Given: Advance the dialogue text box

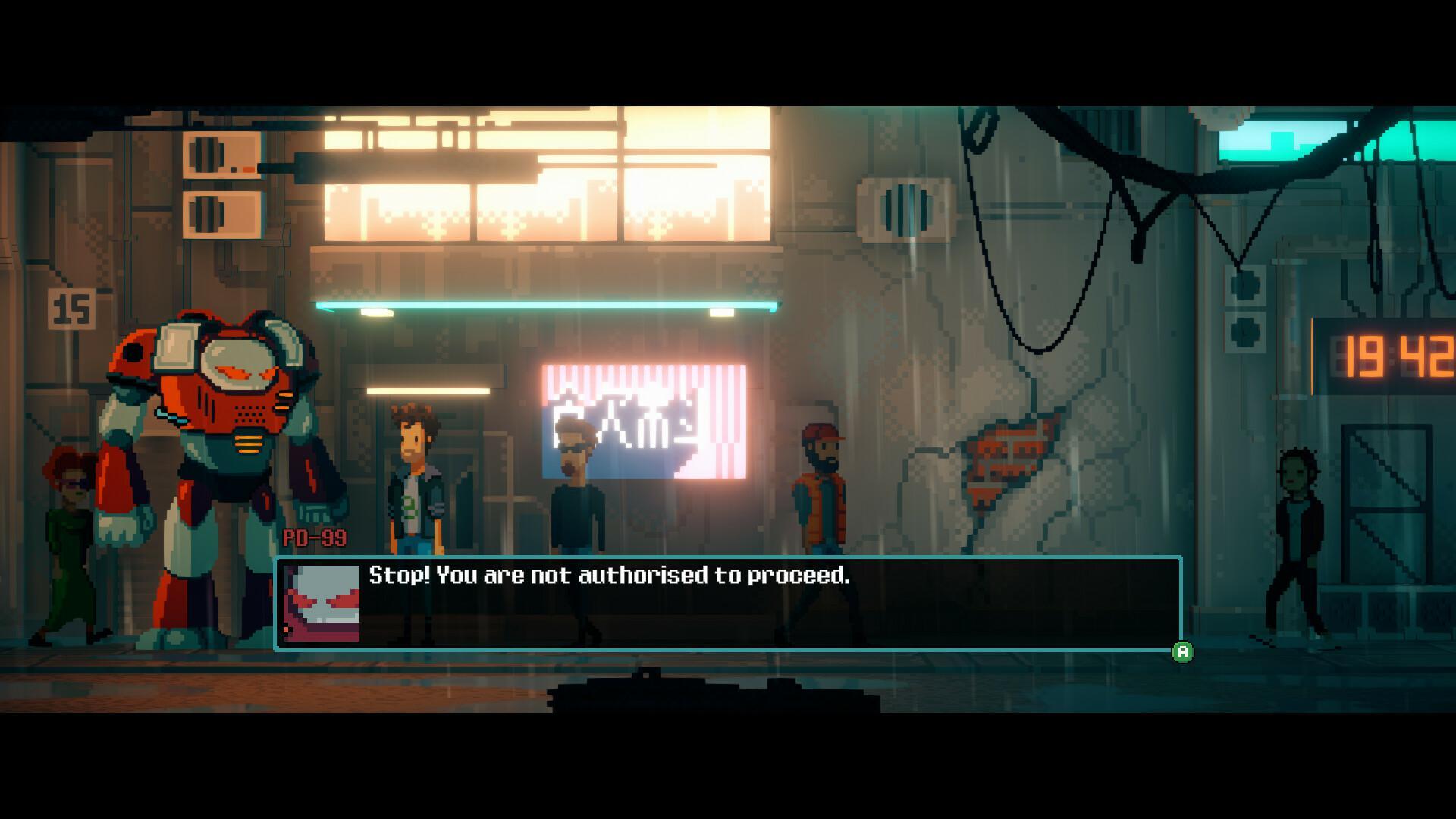Looking at the screenshot, I should coord(1181,651).
